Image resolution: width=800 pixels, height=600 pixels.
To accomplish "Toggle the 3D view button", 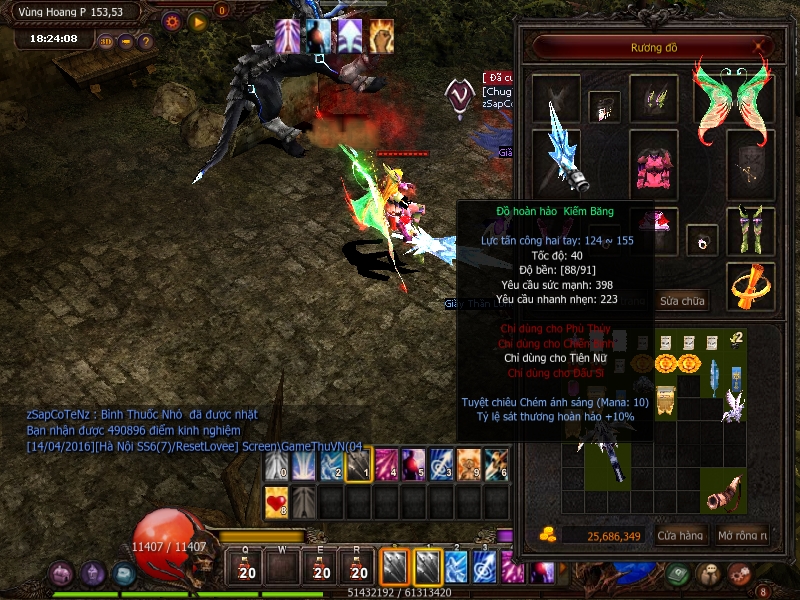I will point(105,42).
